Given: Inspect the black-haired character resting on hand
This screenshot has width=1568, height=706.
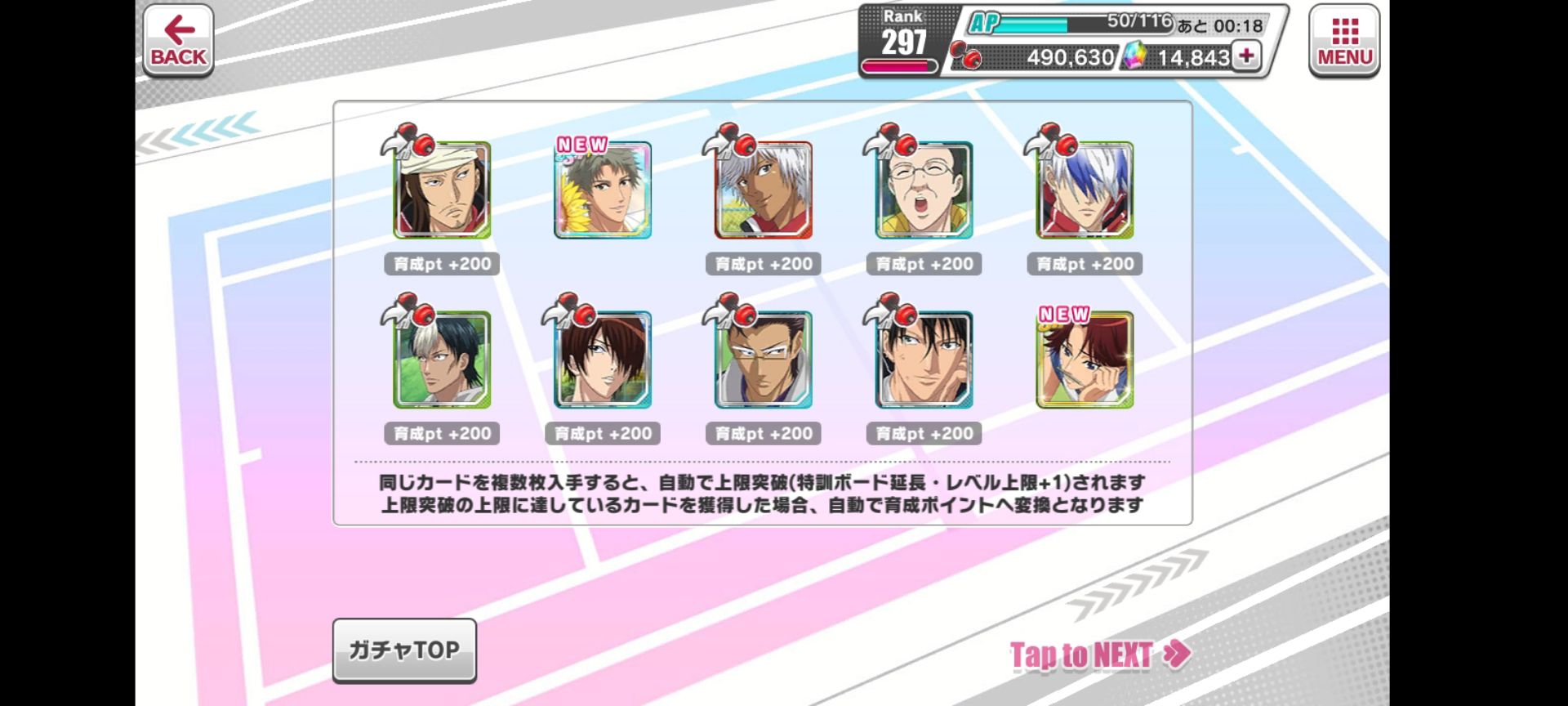Looking at the screenshot, I should click(924, 360).
